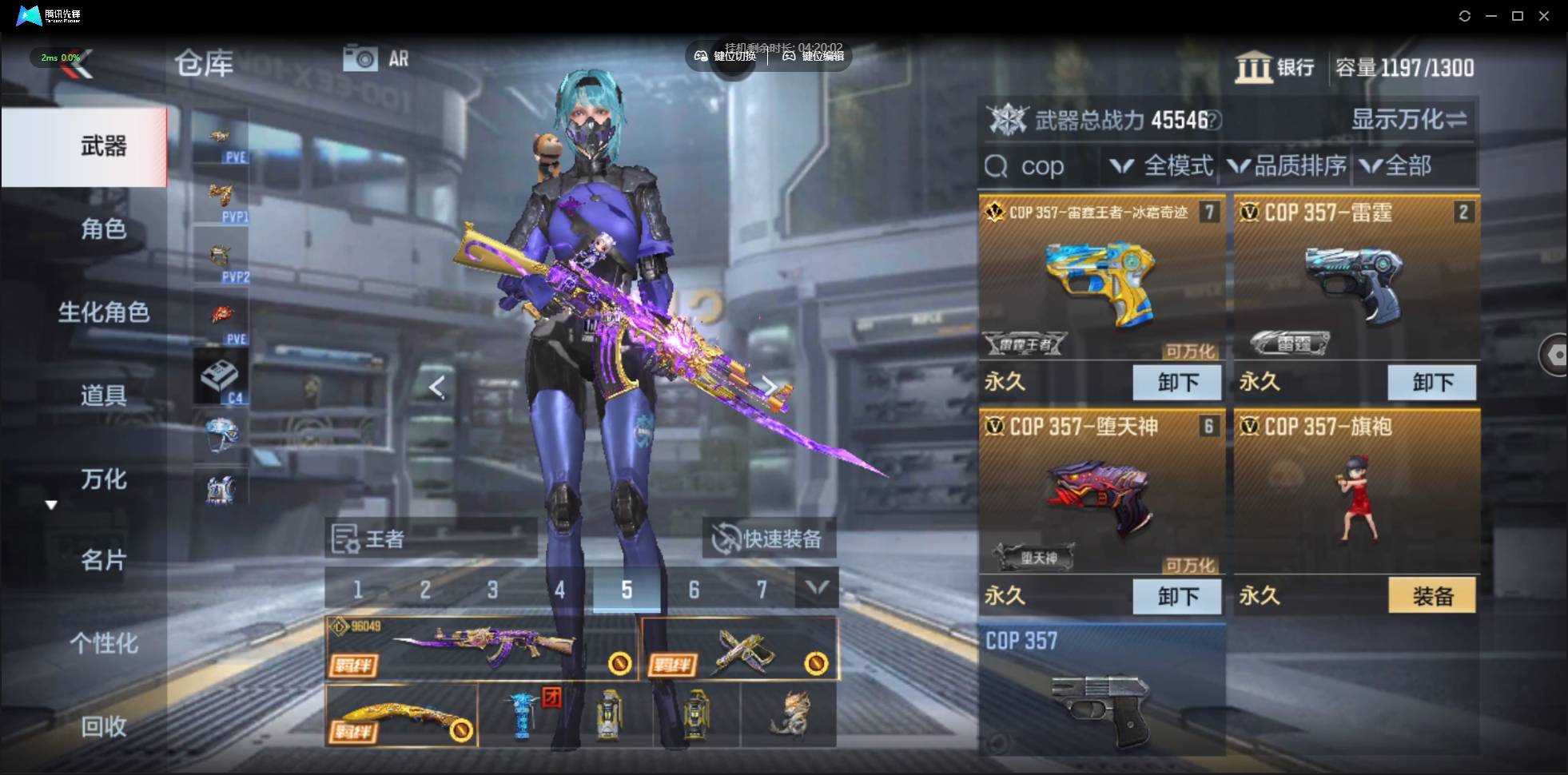Equip the COP 357-旗袍 pistol
This screenshot has height=775, width=1568.
[1431, 596]
